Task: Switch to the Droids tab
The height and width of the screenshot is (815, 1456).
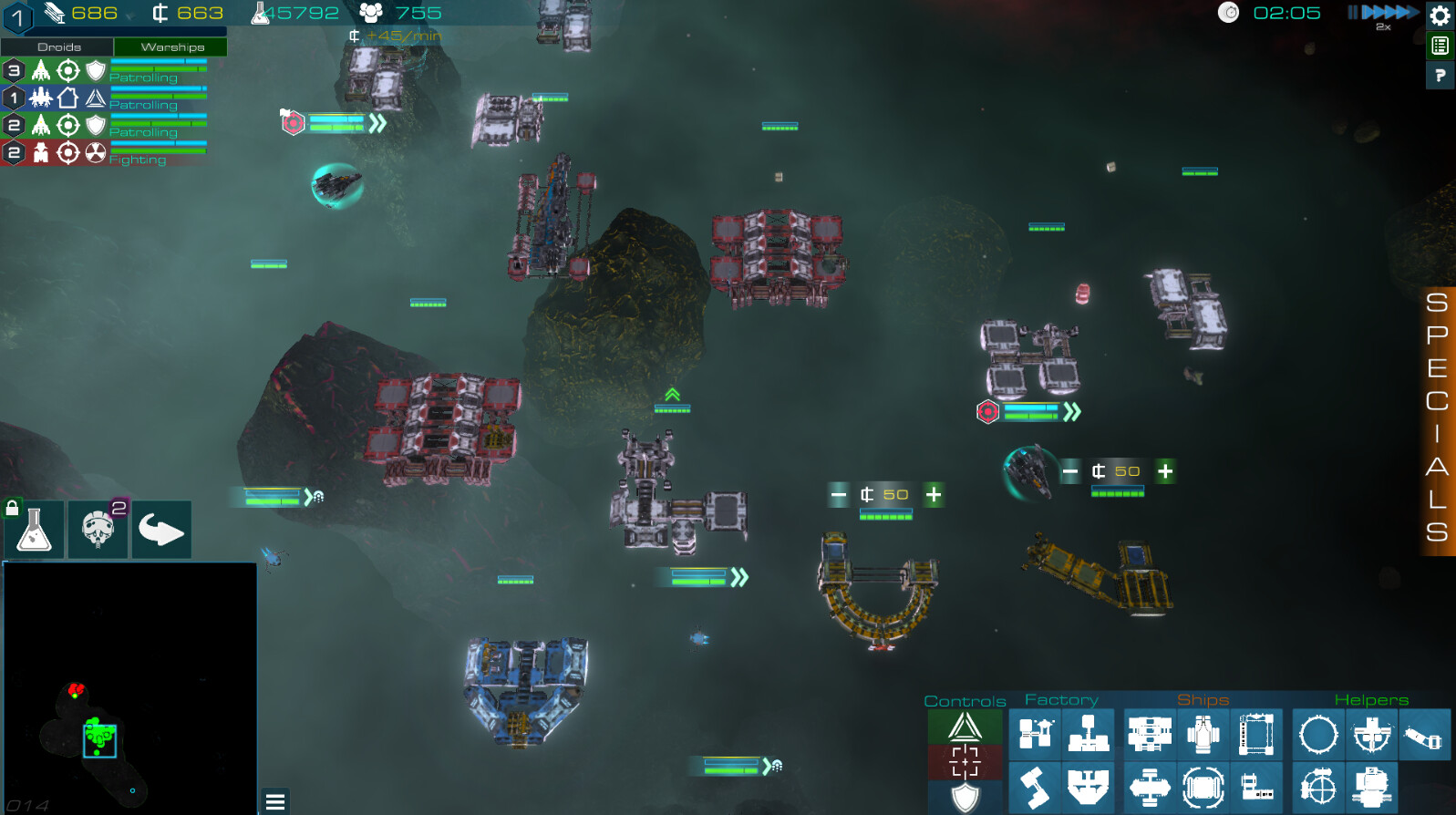Action: (x=57, y=46)
